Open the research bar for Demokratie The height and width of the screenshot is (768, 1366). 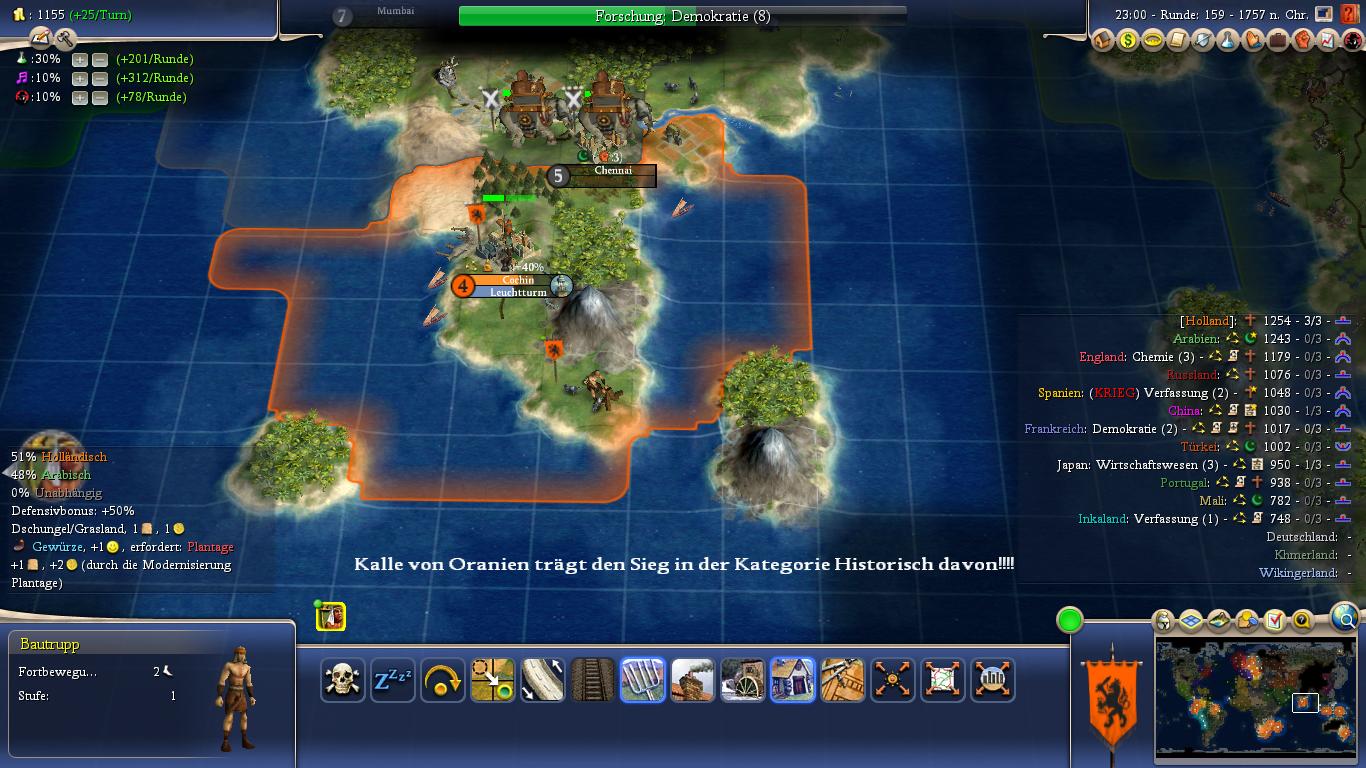(682, 16)
